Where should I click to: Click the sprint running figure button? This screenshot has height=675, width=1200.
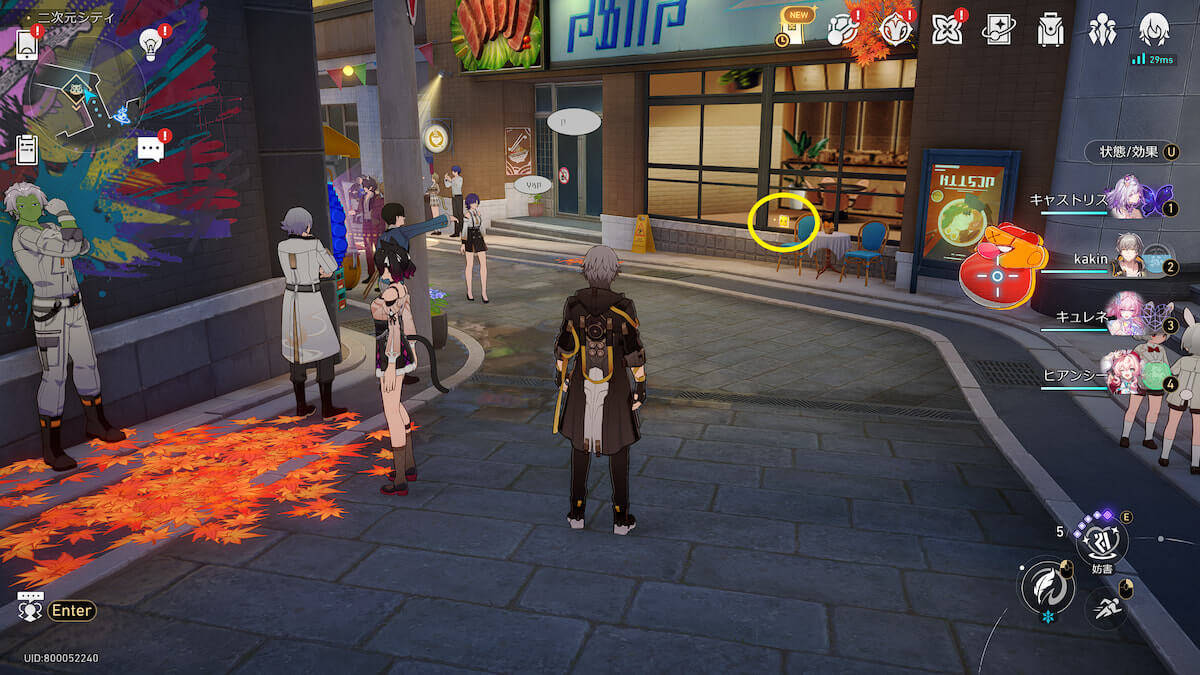point(1105,606)
